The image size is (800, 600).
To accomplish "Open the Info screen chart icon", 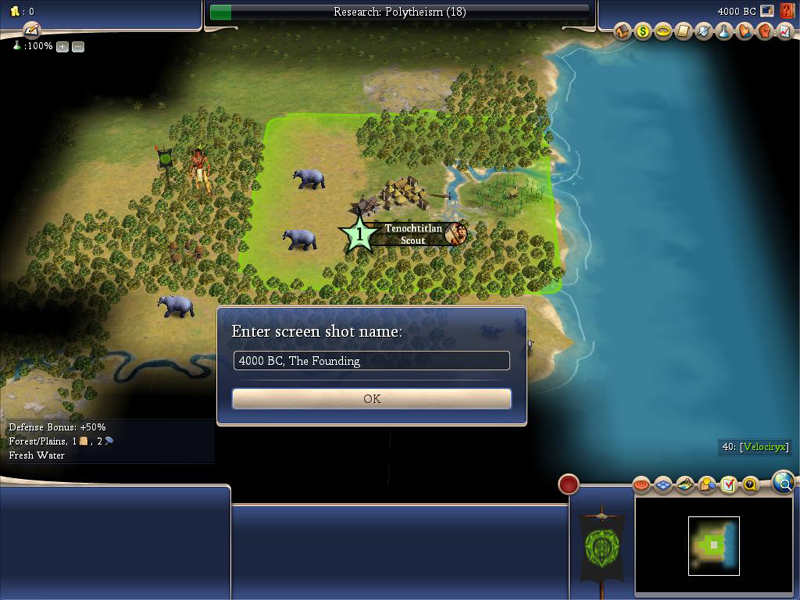I will pos(784,32).
